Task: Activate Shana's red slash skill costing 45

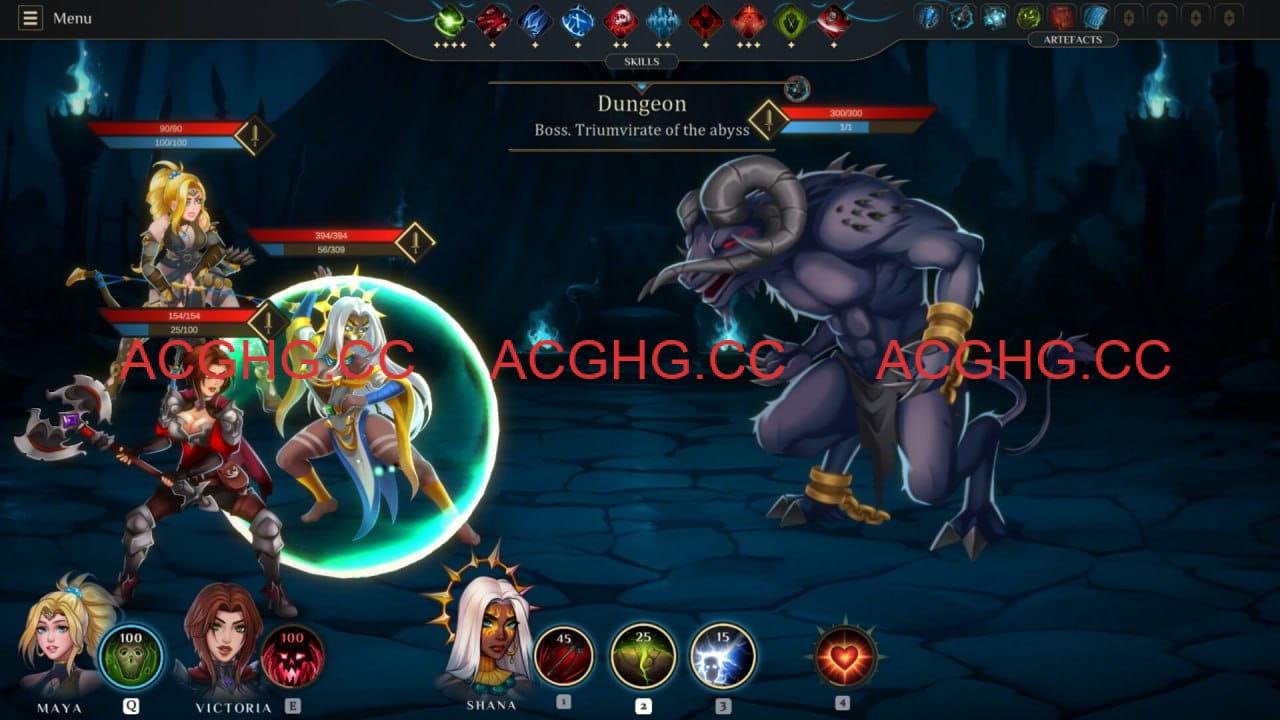Action: (564, 656)
